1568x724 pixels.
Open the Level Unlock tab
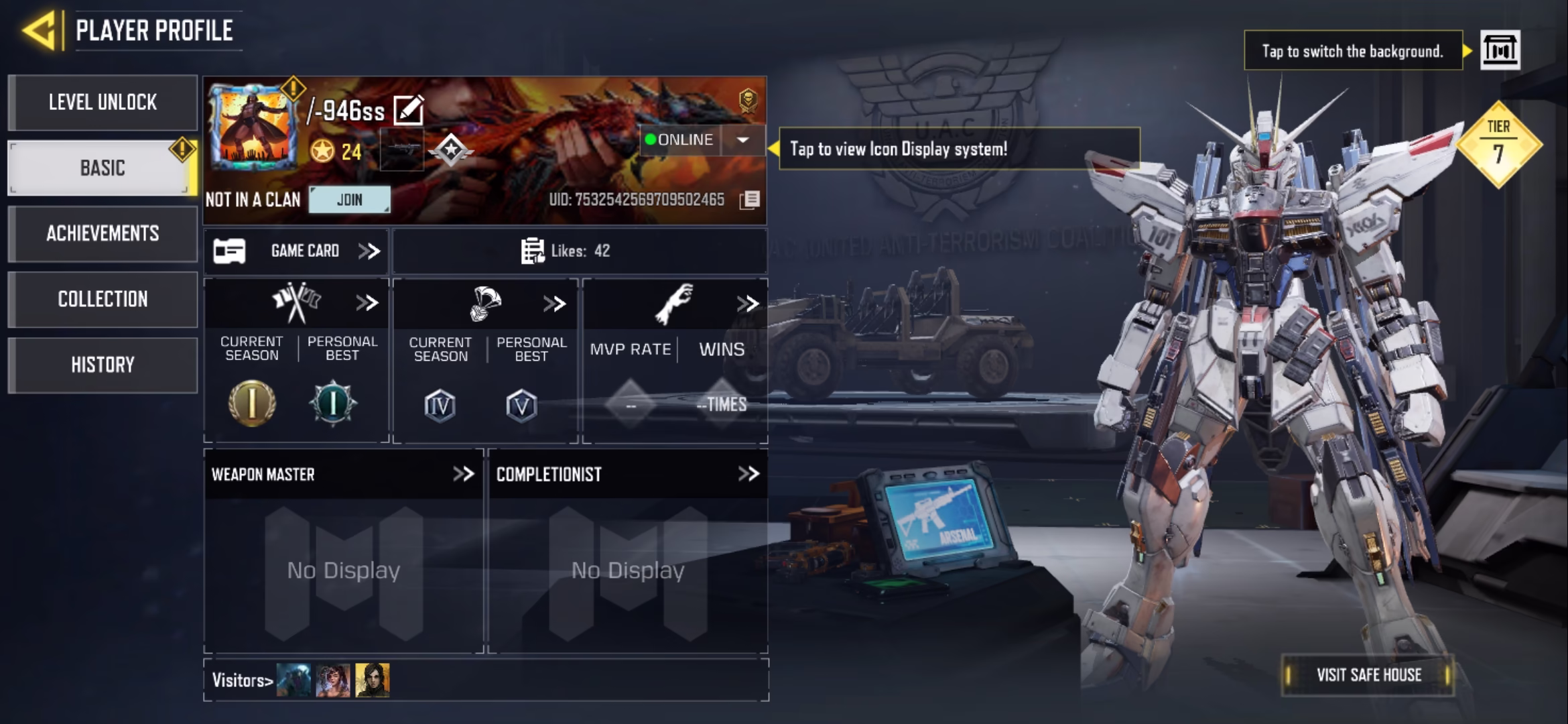tap(103, 103)
